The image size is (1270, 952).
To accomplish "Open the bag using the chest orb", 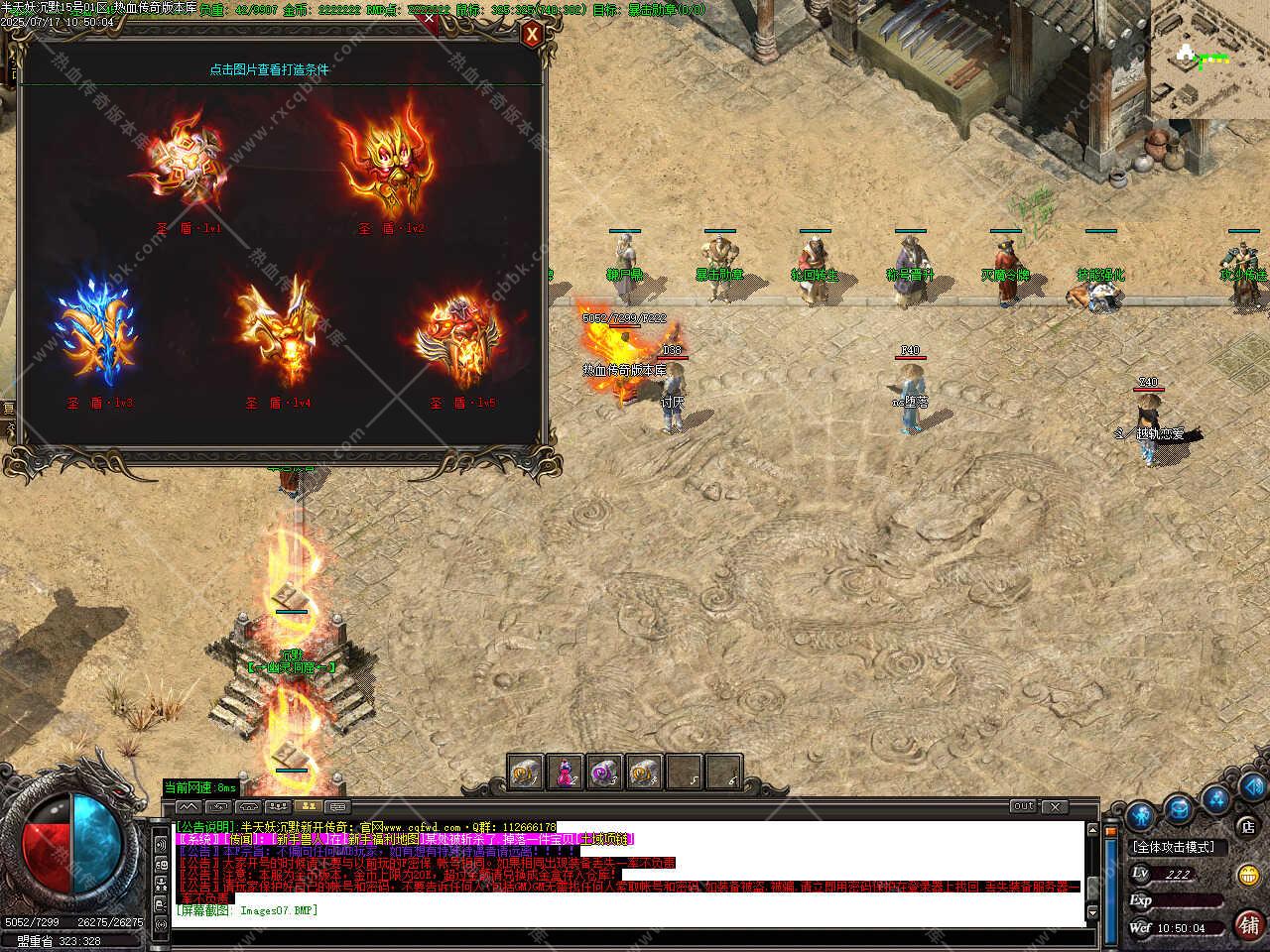I will (1178, 810).
